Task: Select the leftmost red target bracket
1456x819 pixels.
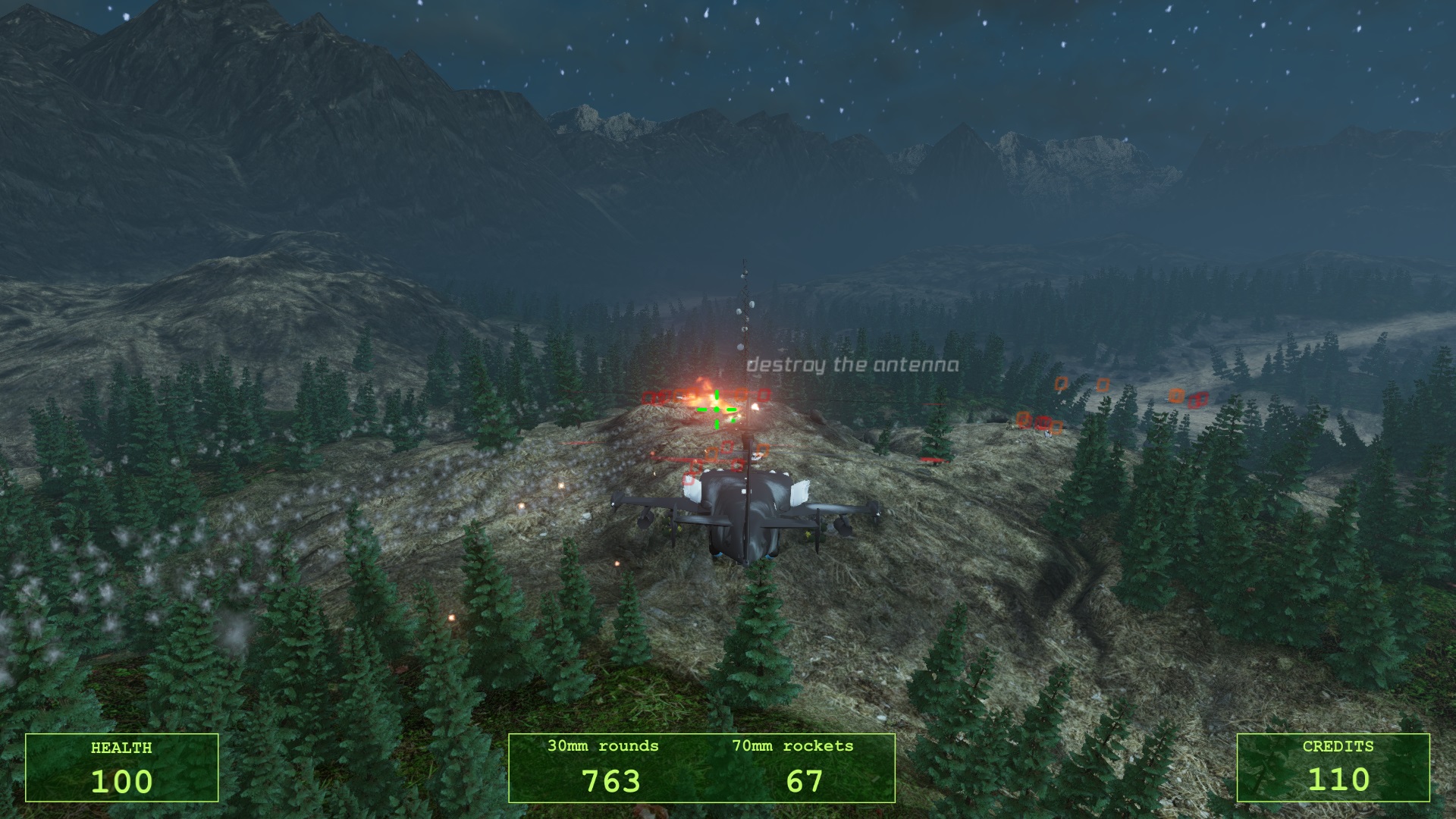Action: tap(648, 396)
